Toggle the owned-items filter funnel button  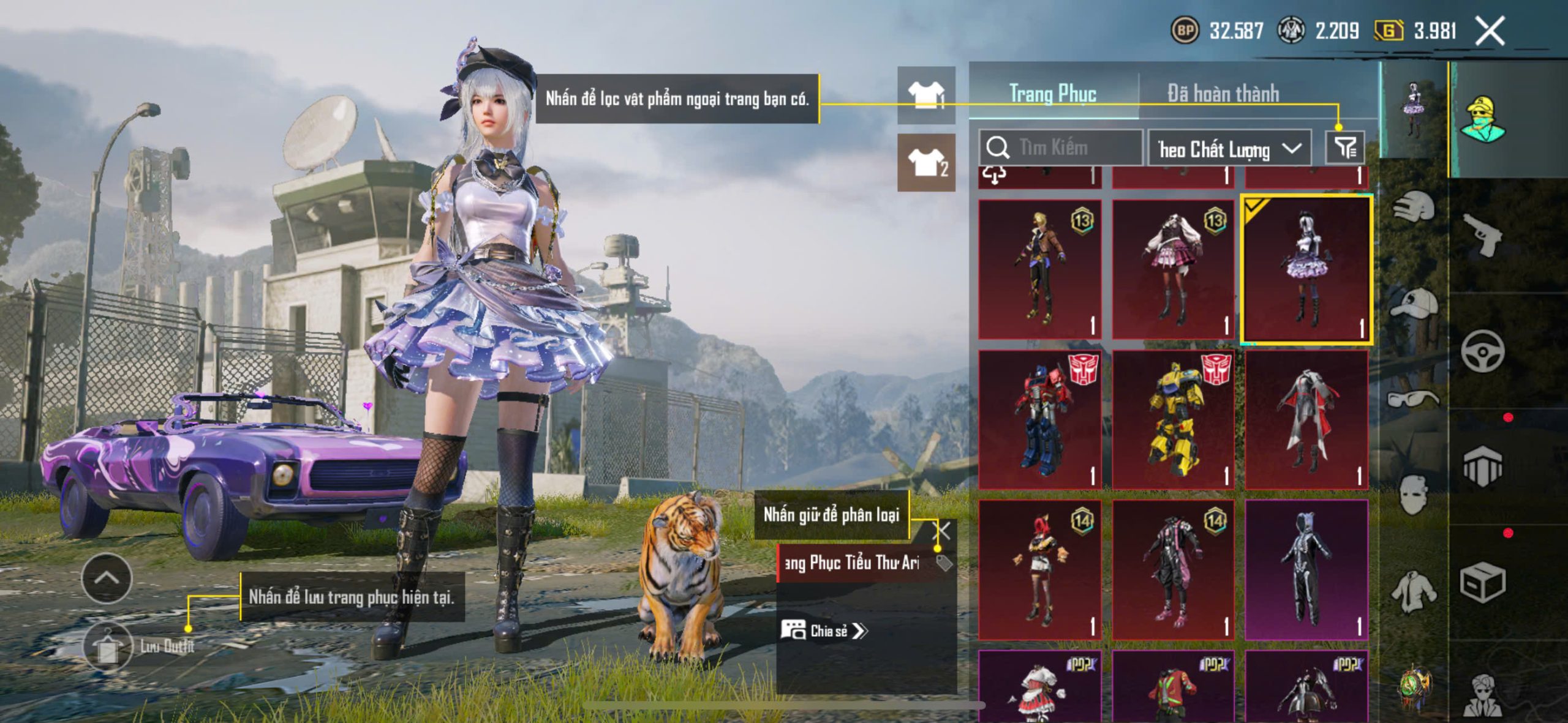(x=1345, y=148)
